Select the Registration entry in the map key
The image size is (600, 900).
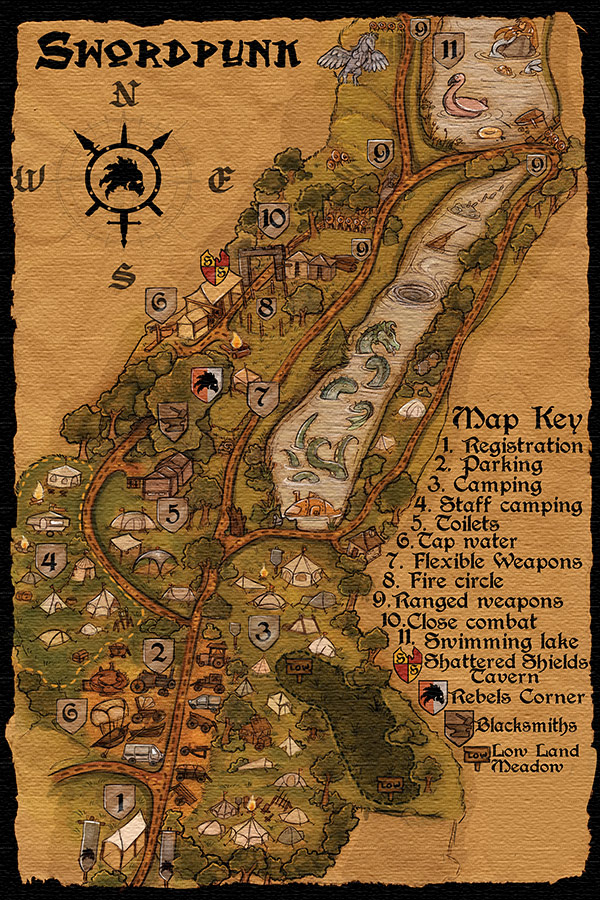point(514,445)
